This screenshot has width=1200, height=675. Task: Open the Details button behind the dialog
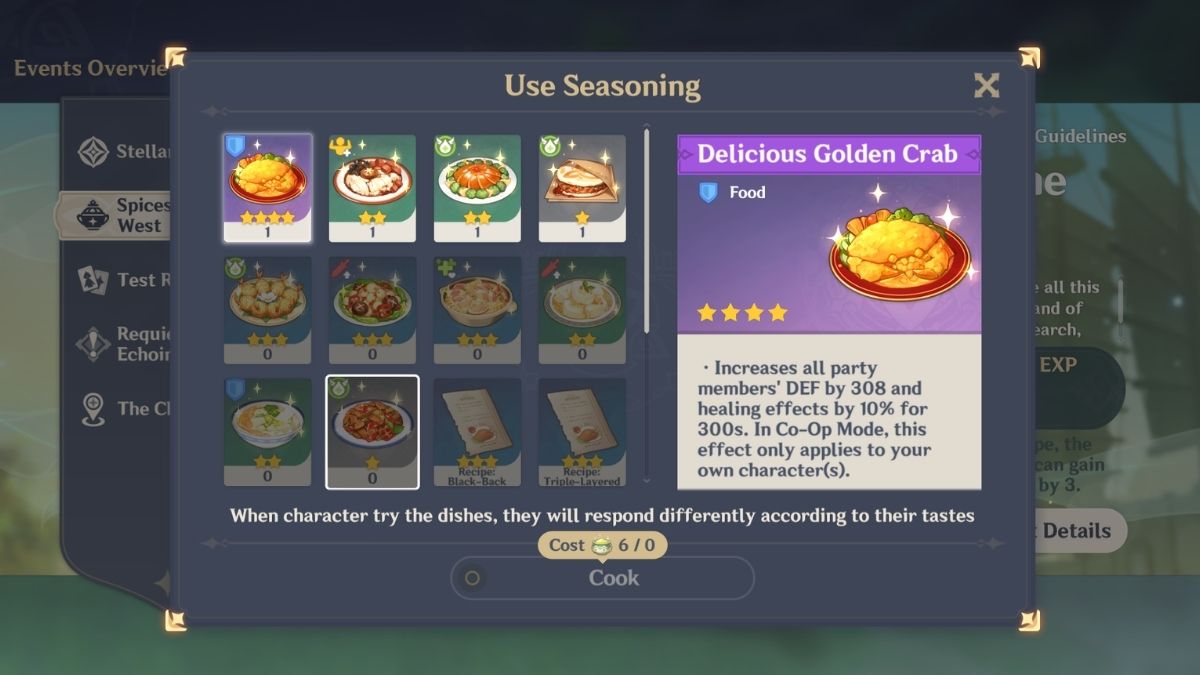[x=1075, y=531]
